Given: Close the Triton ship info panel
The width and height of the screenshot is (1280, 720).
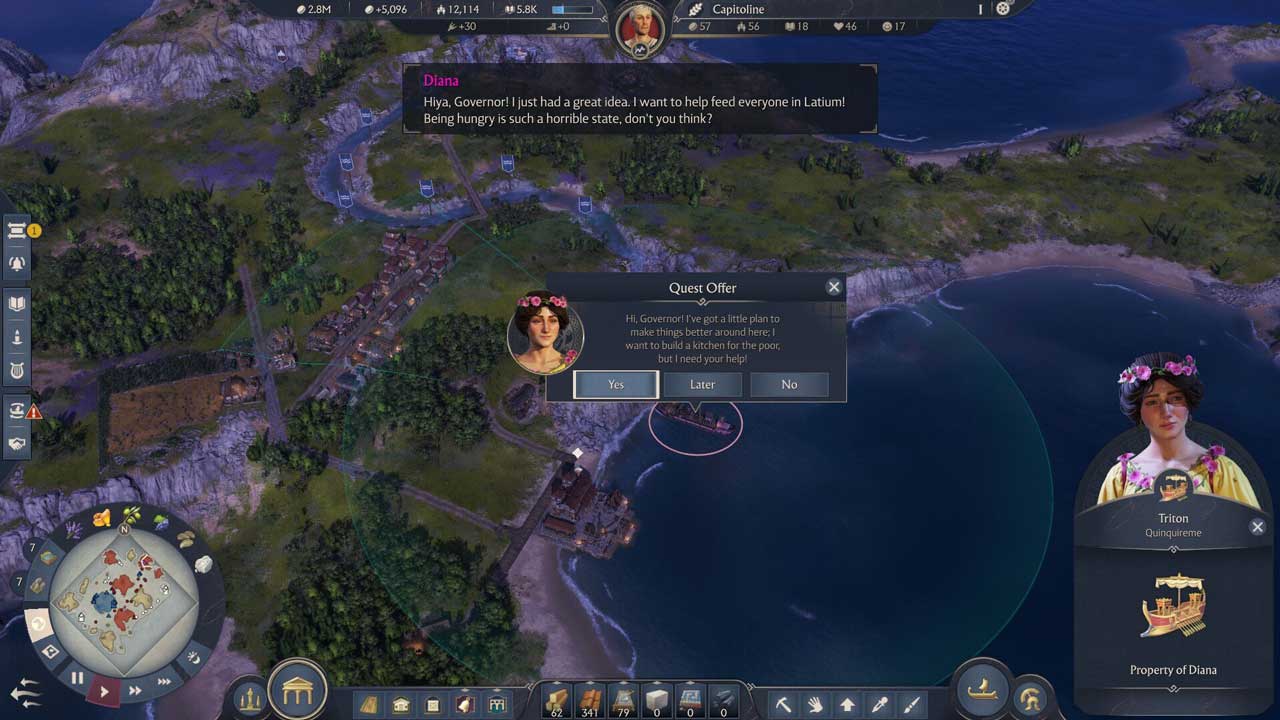Looking at the screenshot, I should [x=1257, y=527].
